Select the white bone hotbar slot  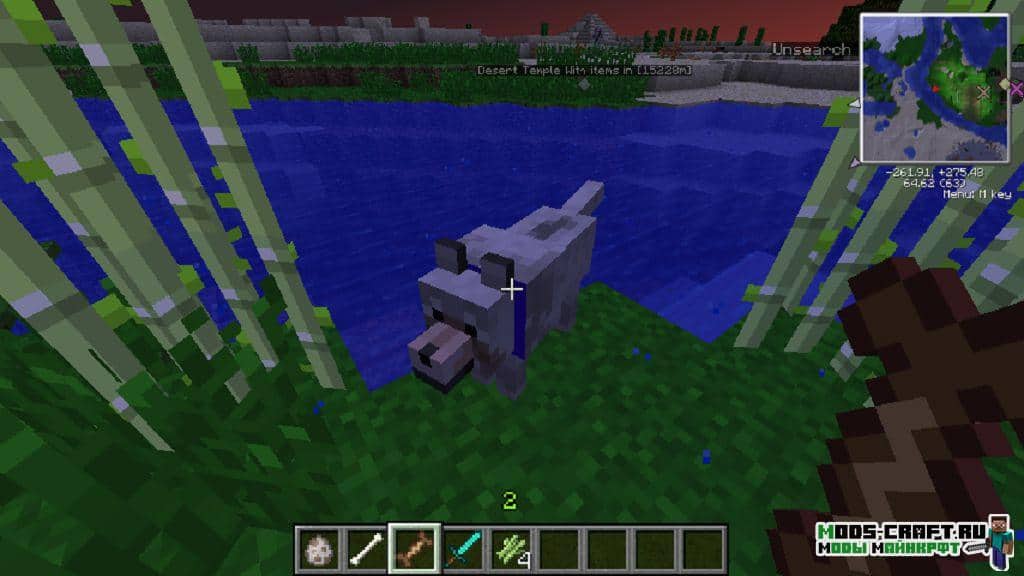(365, 549)
